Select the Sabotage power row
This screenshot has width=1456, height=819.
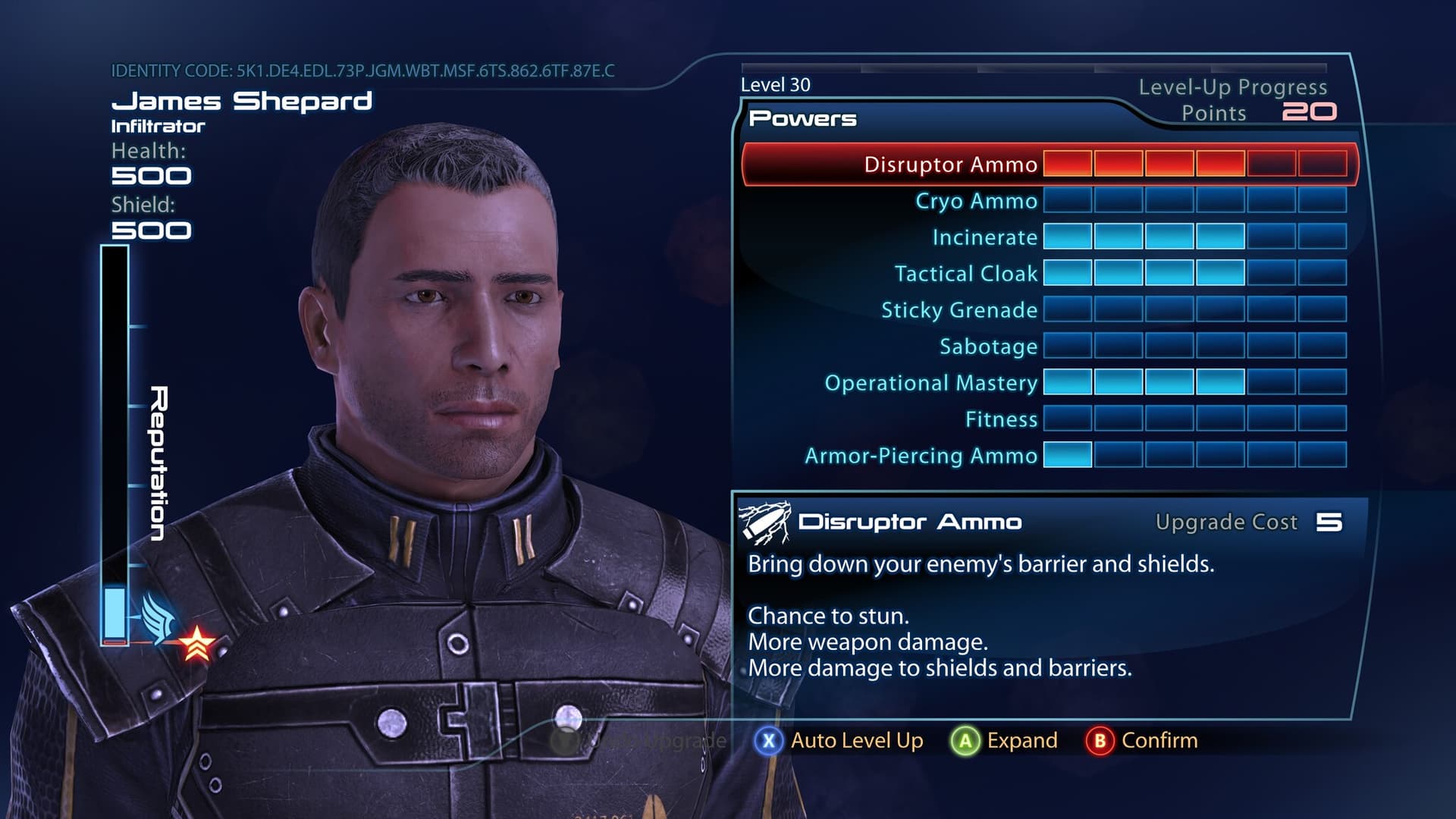pos(987,347)
